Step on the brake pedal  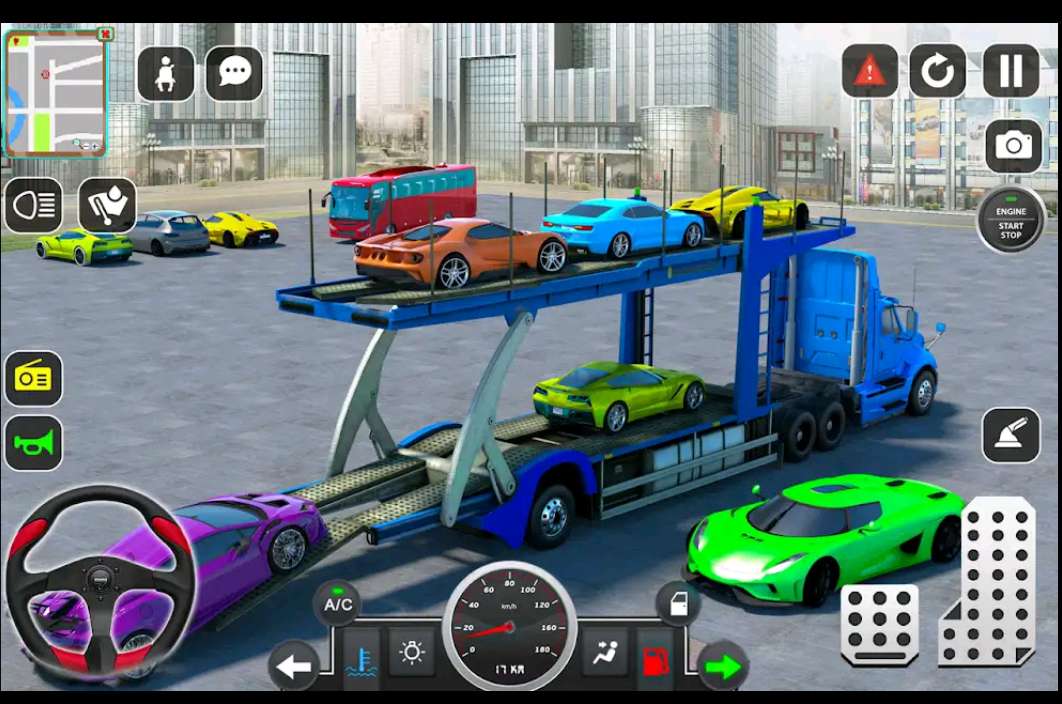point(879,625)
